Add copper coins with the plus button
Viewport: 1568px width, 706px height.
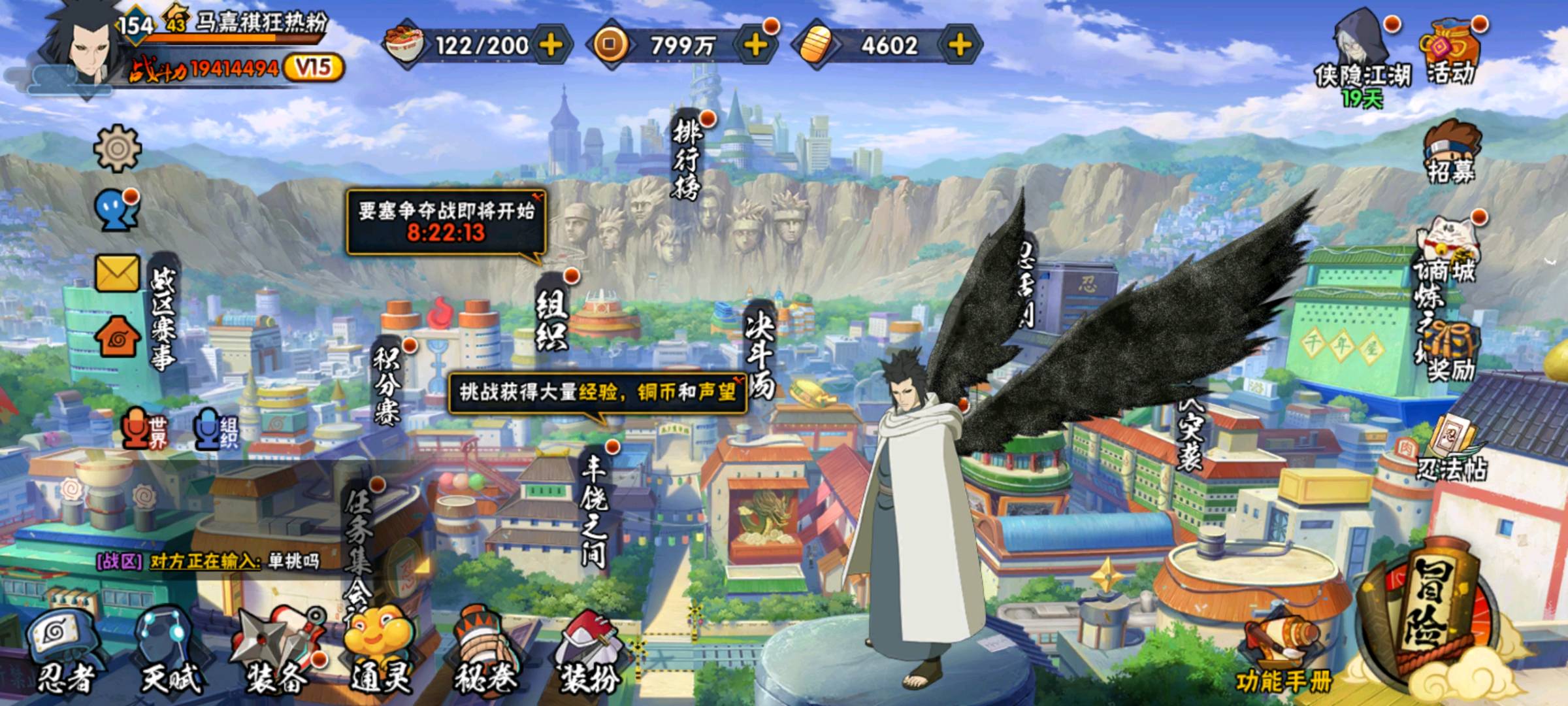point(755,45)
